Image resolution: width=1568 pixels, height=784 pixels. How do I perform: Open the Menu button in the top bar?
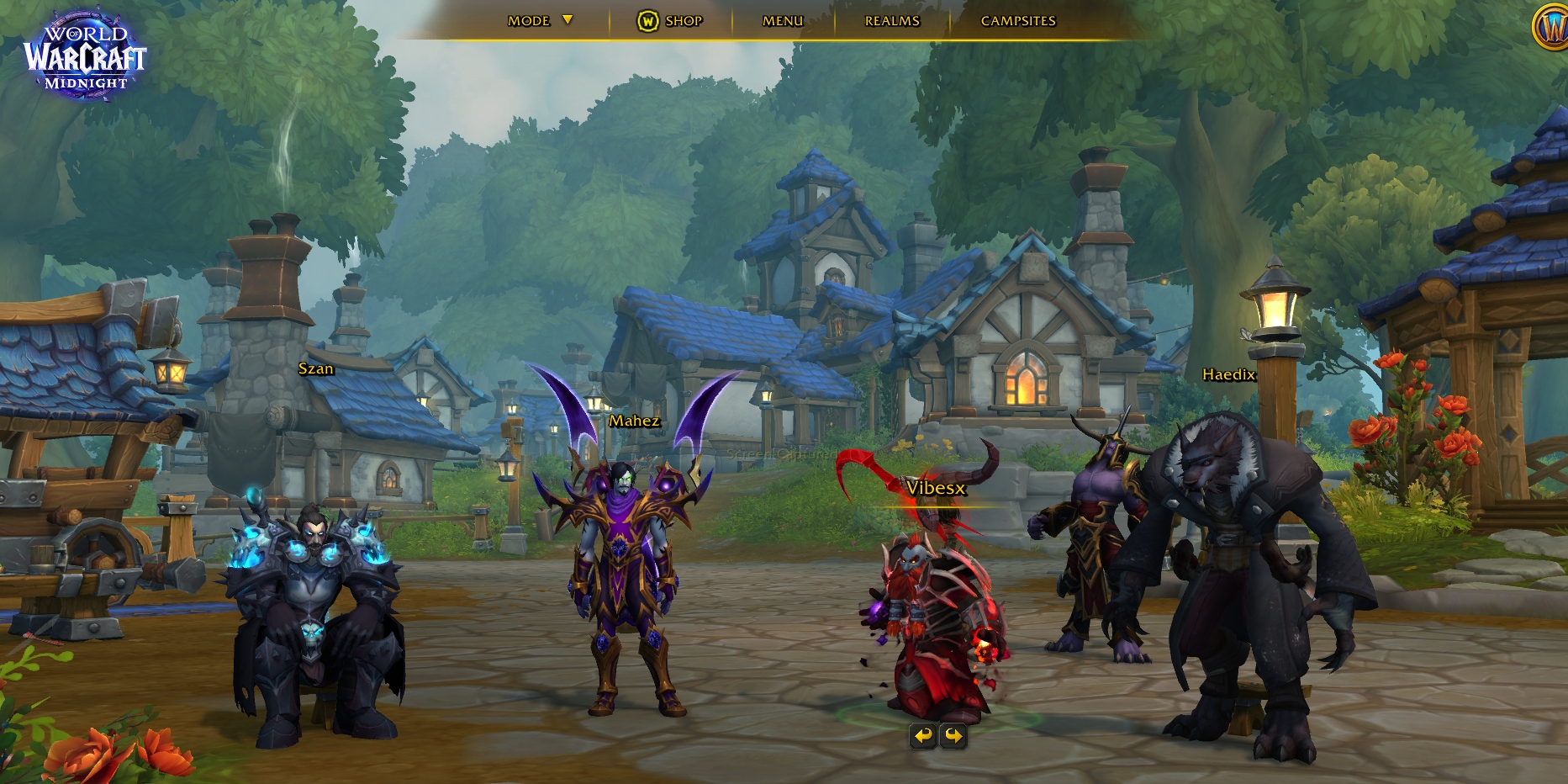[x=783, y=20]
